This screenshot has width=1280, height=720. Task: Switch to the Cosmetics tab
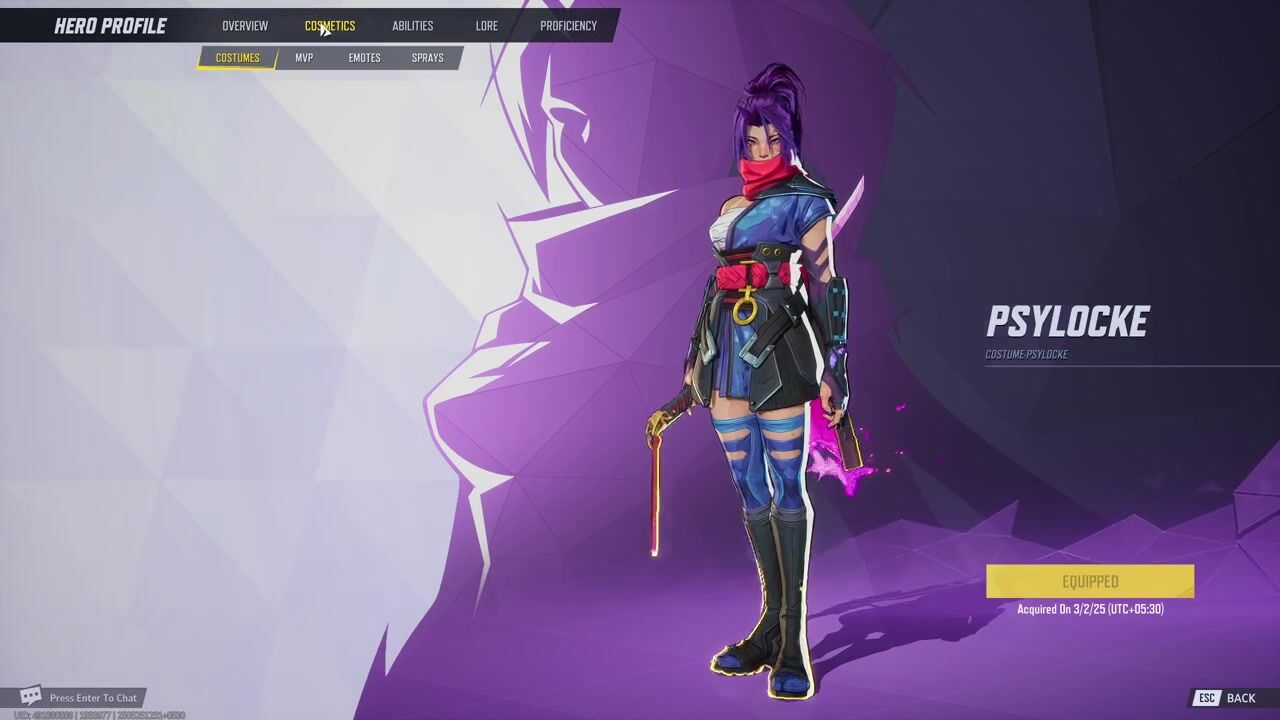point(330,26)
